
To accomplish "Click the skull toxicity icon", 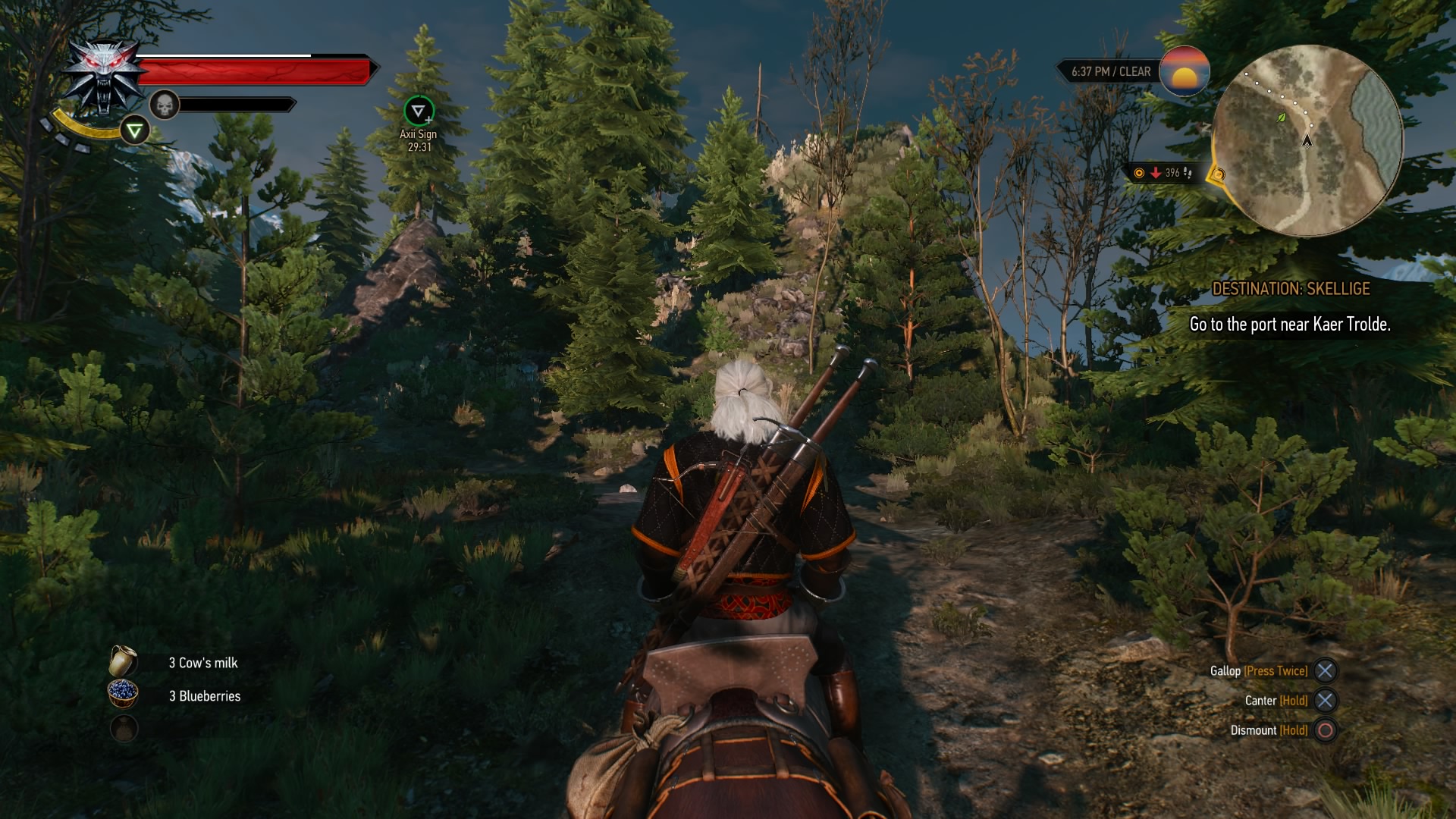I will tap(164, 105).
